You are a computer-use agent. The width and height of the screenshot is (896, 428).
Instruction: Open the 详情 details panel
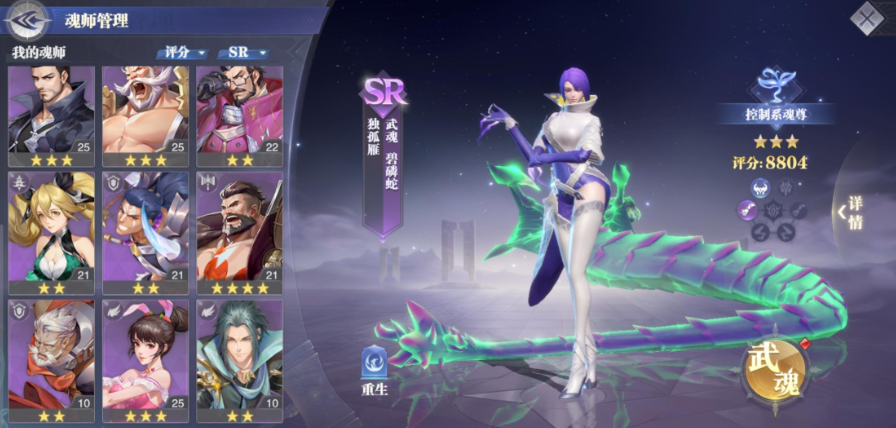[852, 211]
